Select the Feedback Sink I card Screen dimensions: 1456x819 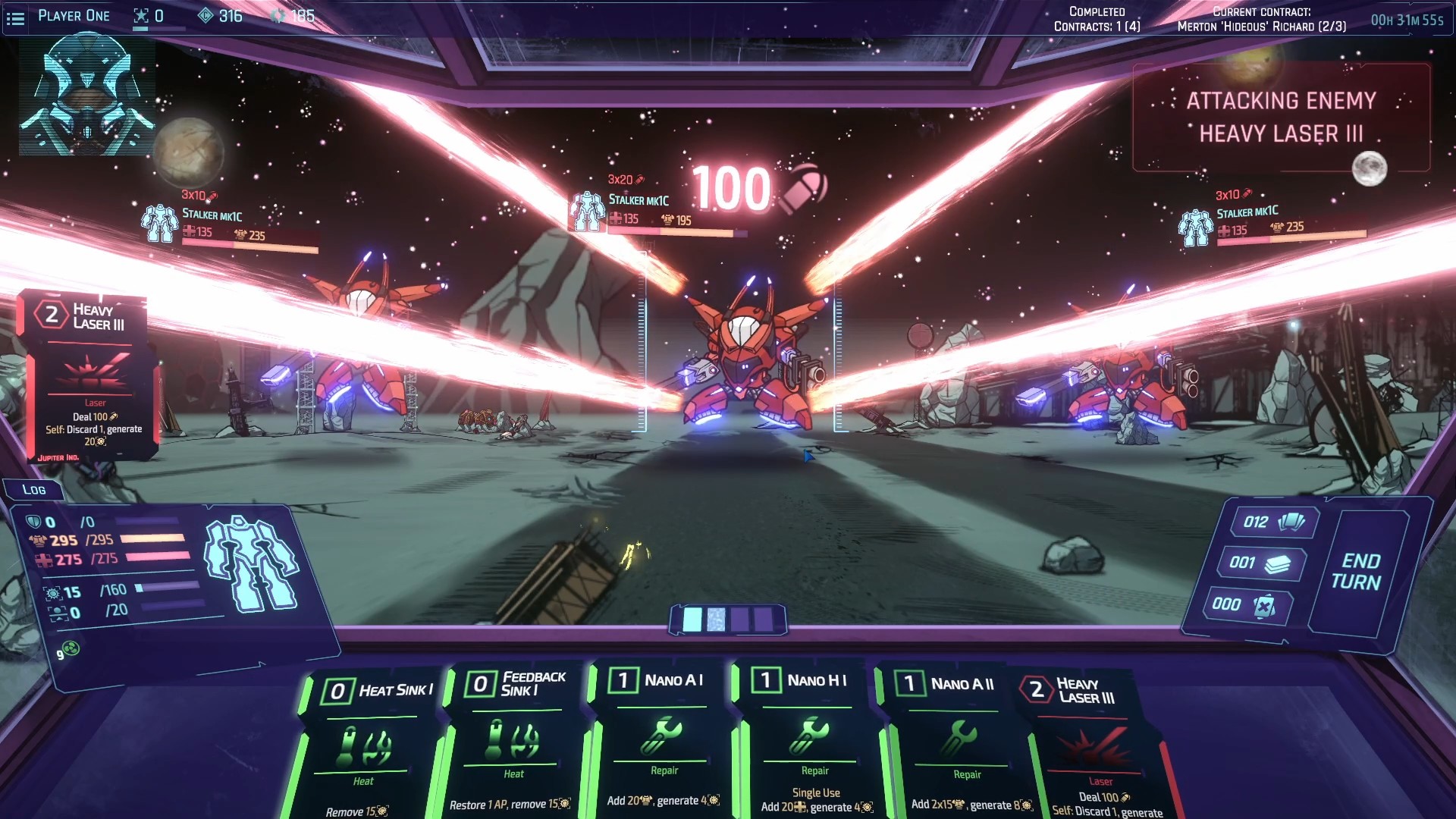click(x=516, y=739)
